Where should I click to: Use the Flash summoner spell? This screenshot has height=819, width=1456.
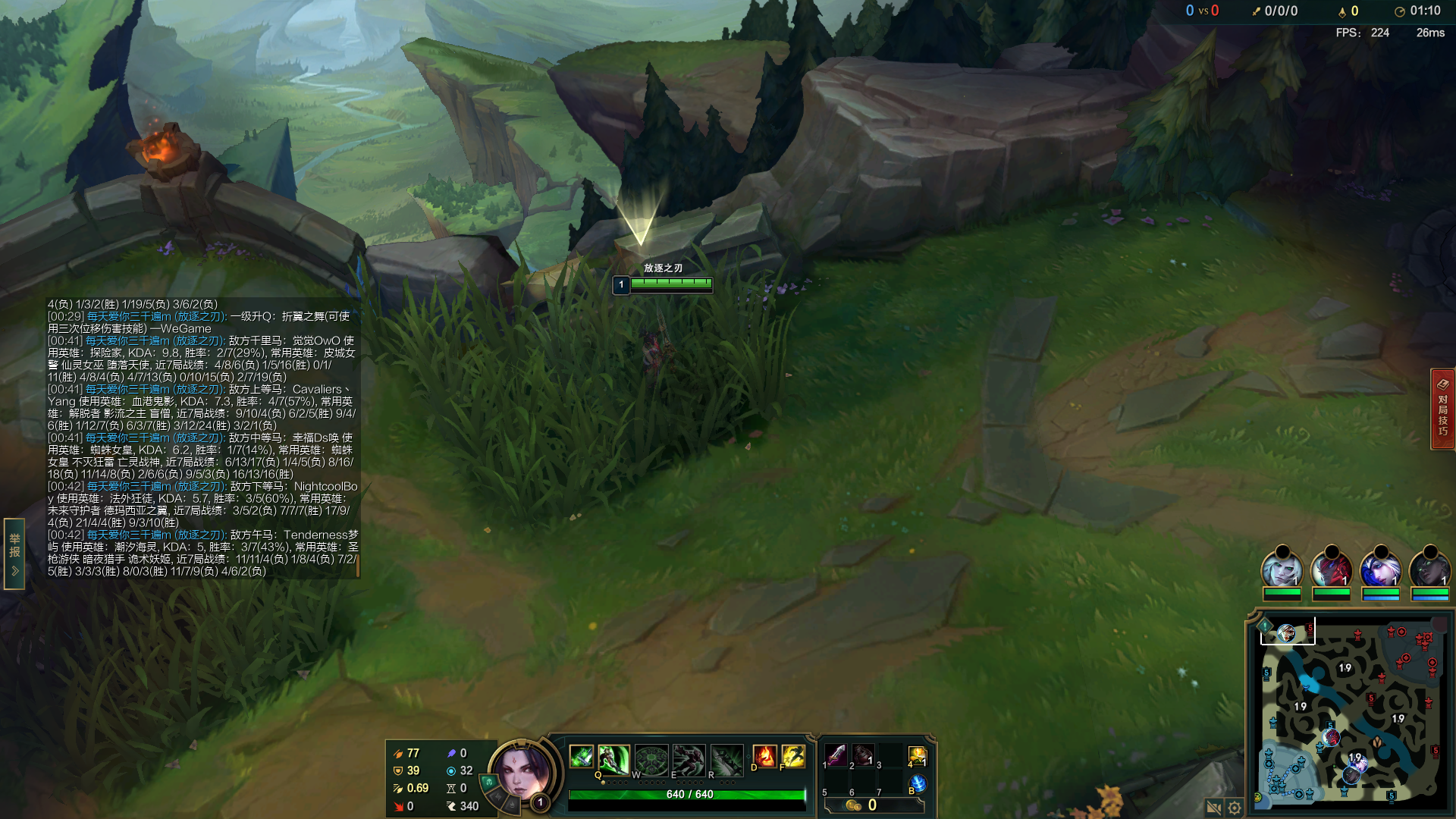(x=793, y=756)
